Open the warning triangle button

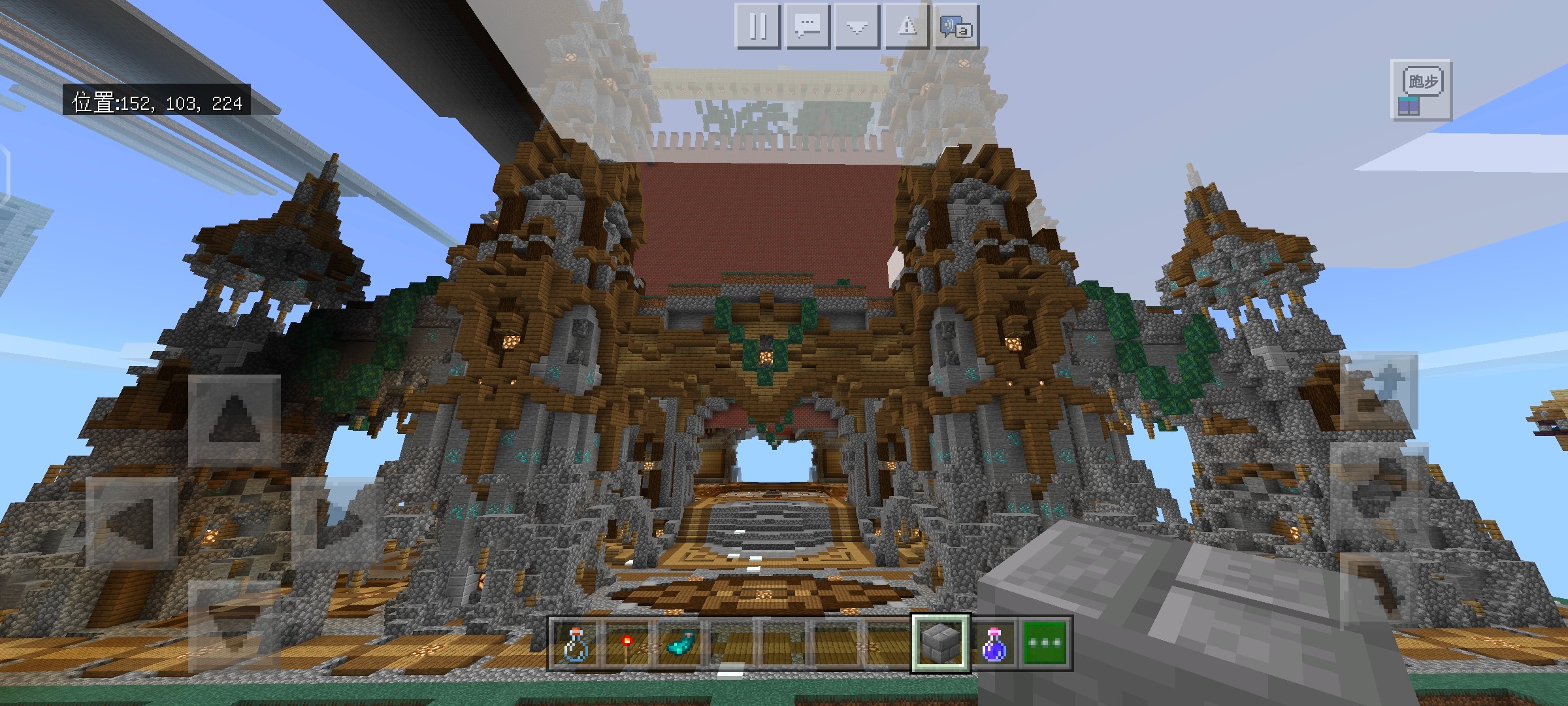click(x=907, y=26)
